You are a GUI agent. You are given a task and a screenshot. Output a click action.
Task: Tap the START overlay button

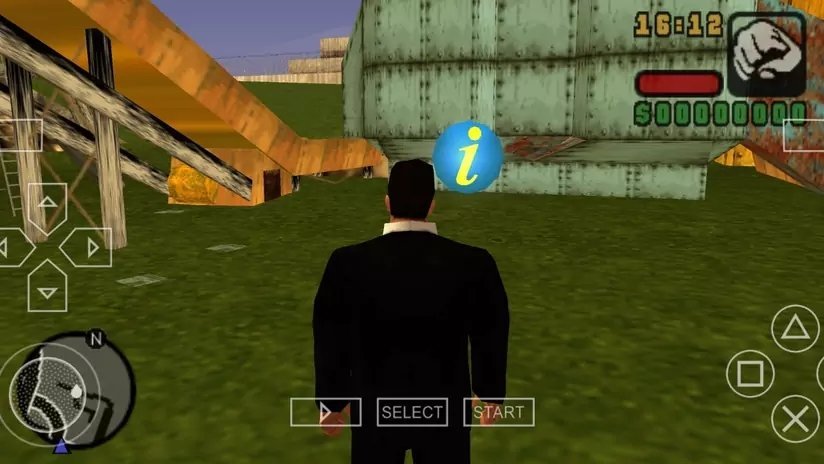tap(498, 412)
